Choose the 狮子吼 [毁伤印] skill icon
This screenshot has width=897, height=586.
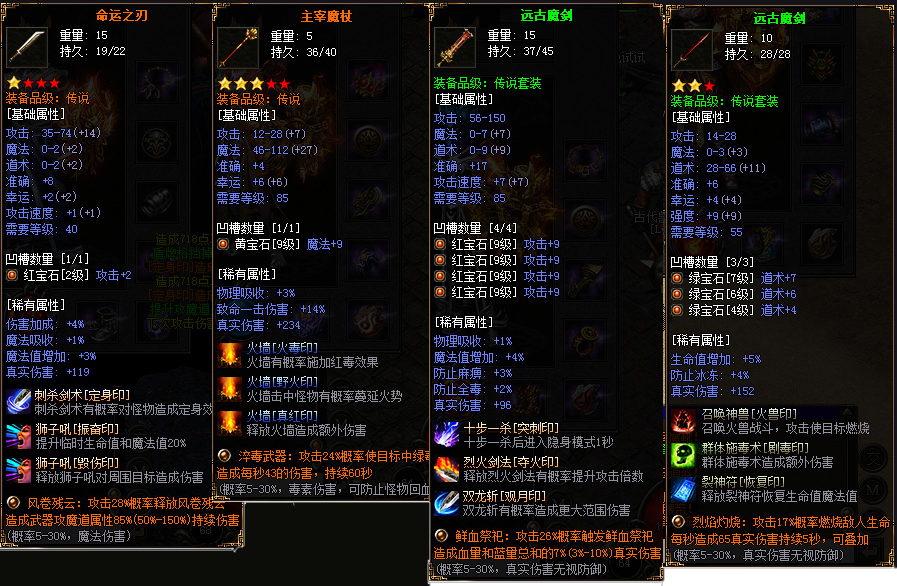(19, 470)
